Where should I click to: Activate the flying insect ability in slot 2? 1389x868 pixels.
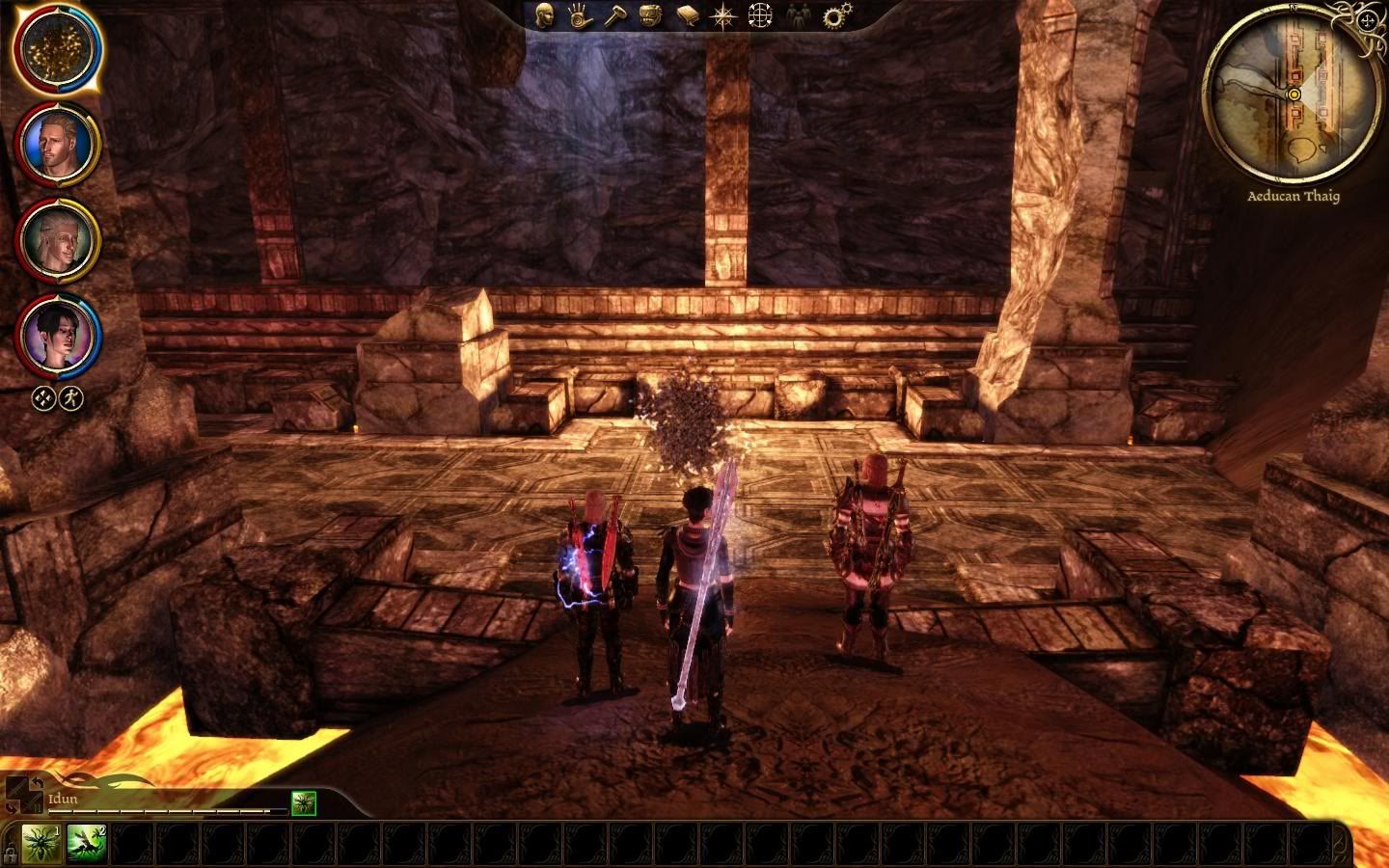point(87,844)
